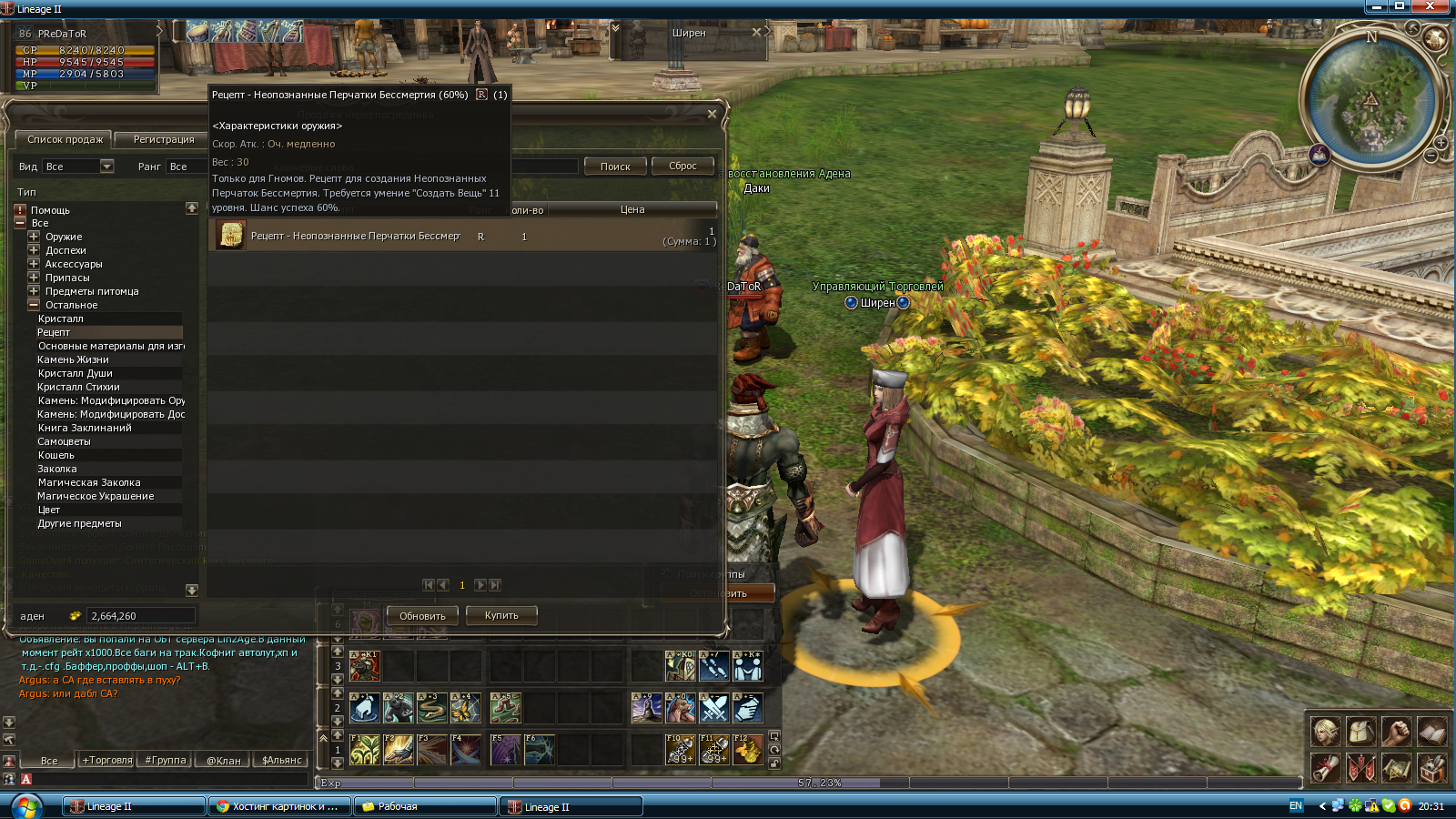Screen dimensions: 1456x819
Task: Switch to the Регистрация tab
Action: 164,140
